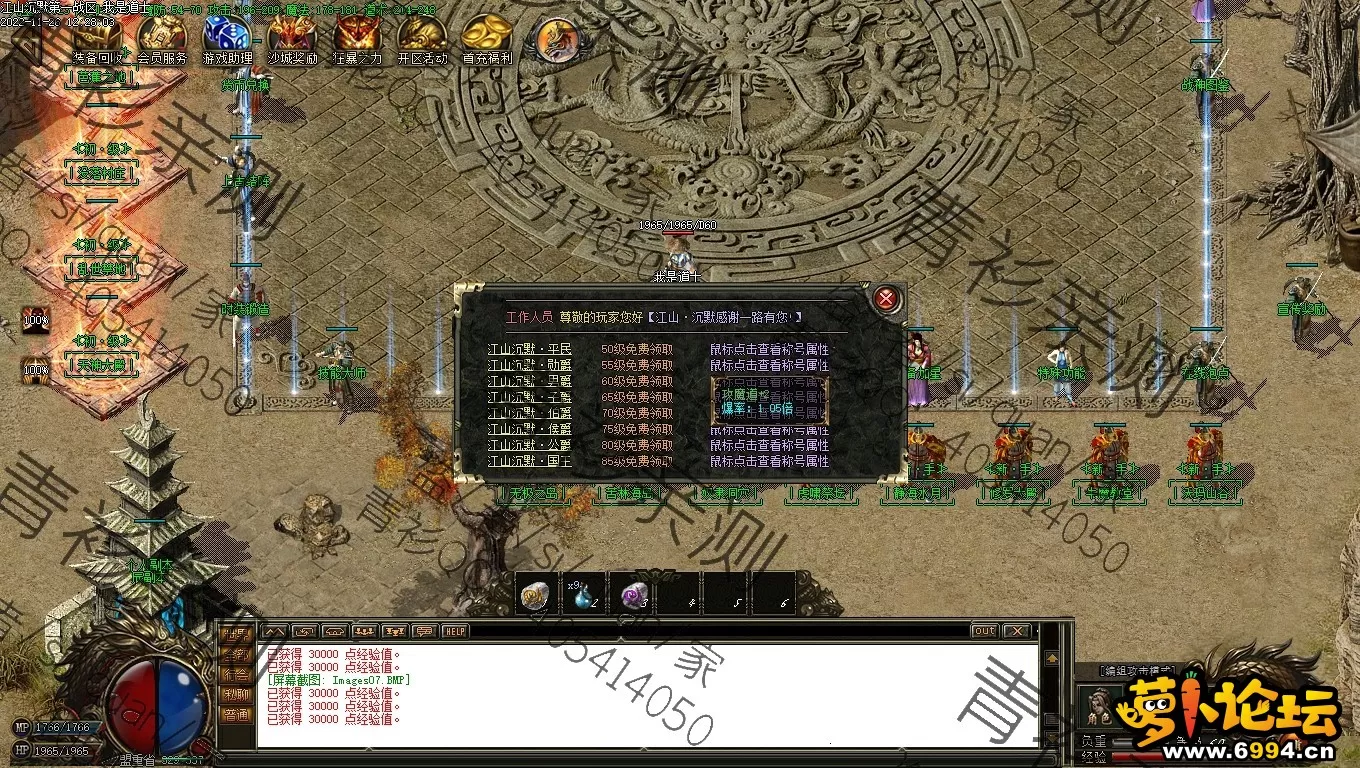
Task: Claim the 江山沉默·平民 title
Action: click(636, 350)
